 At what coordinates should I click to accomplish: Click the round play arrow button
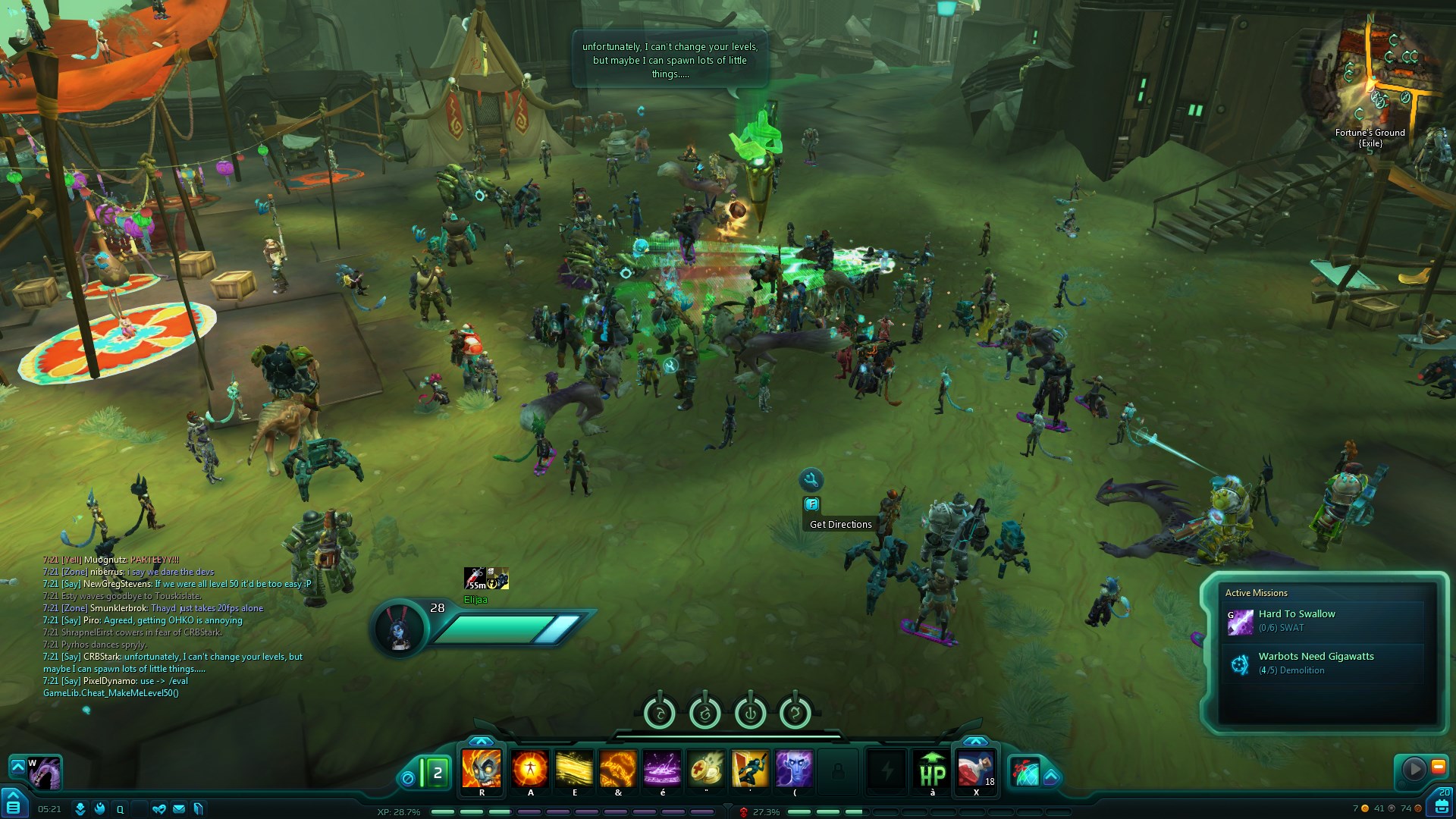(1414, 769)
